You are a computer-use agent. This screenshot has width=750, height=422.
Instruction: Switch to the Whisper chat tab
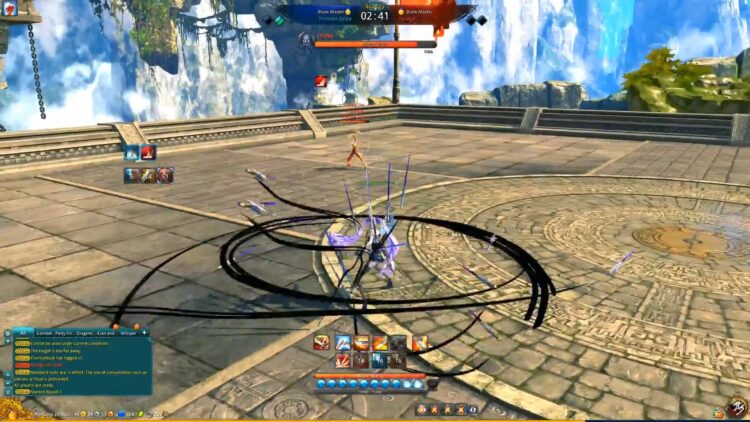(128, 332)
